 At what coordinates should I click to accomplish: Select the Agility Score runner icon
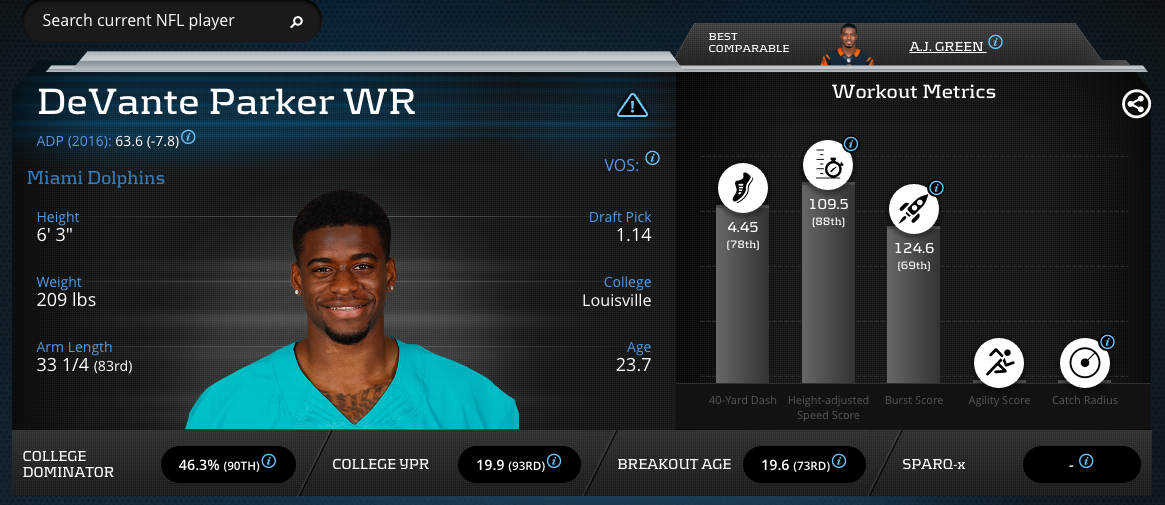tap(999, 362)
